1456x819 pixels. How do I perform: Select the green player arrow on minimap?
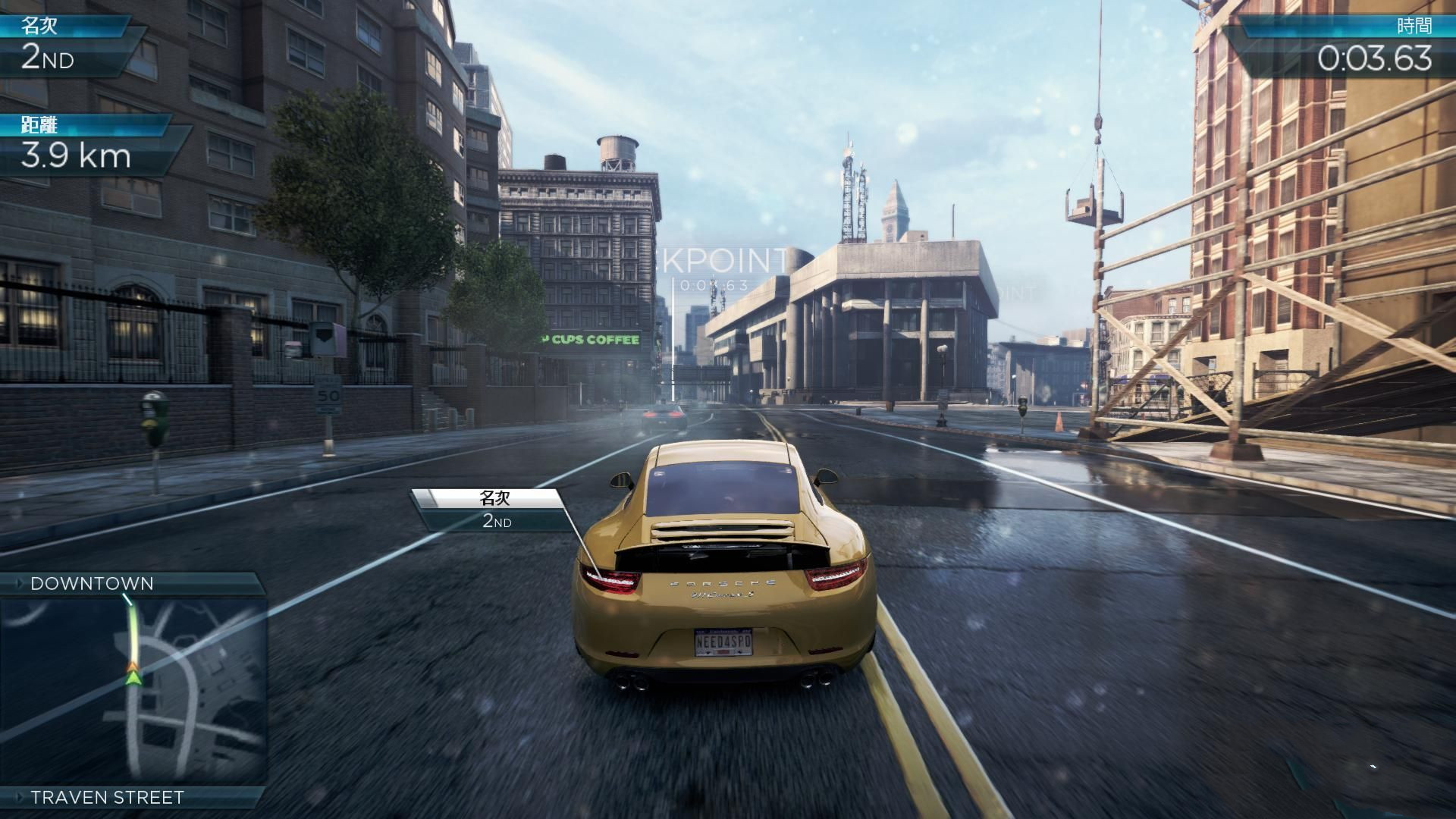pos(133,673)
